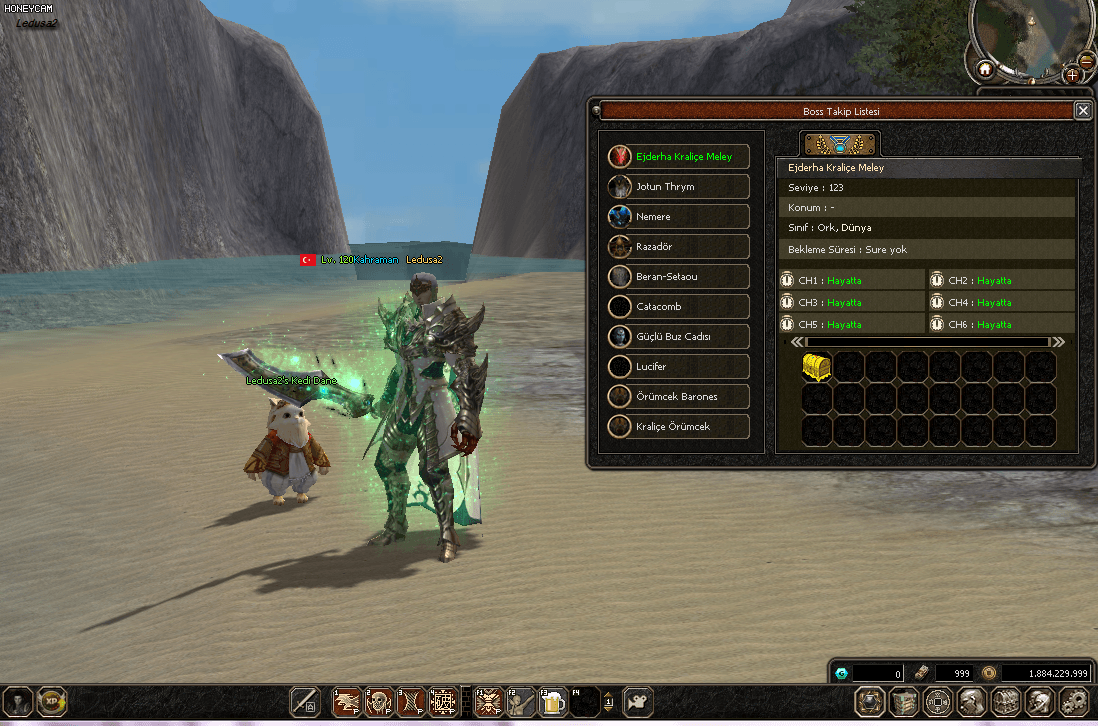
Task: Select Güçlü Buz Cadısı in the list
Action: (679, 337)
